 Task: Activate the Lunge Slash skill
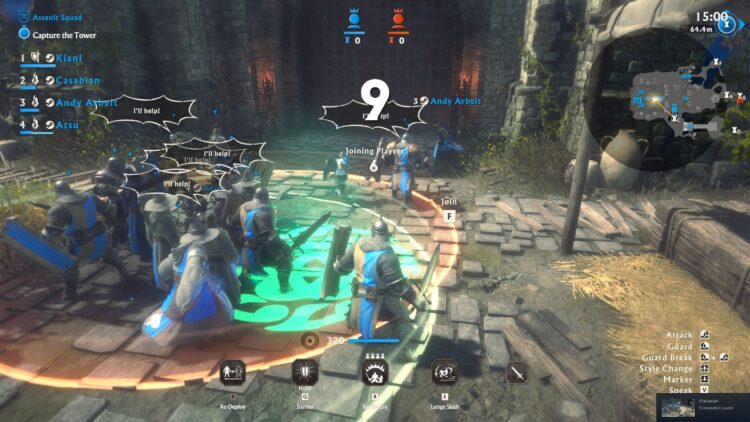445,374
